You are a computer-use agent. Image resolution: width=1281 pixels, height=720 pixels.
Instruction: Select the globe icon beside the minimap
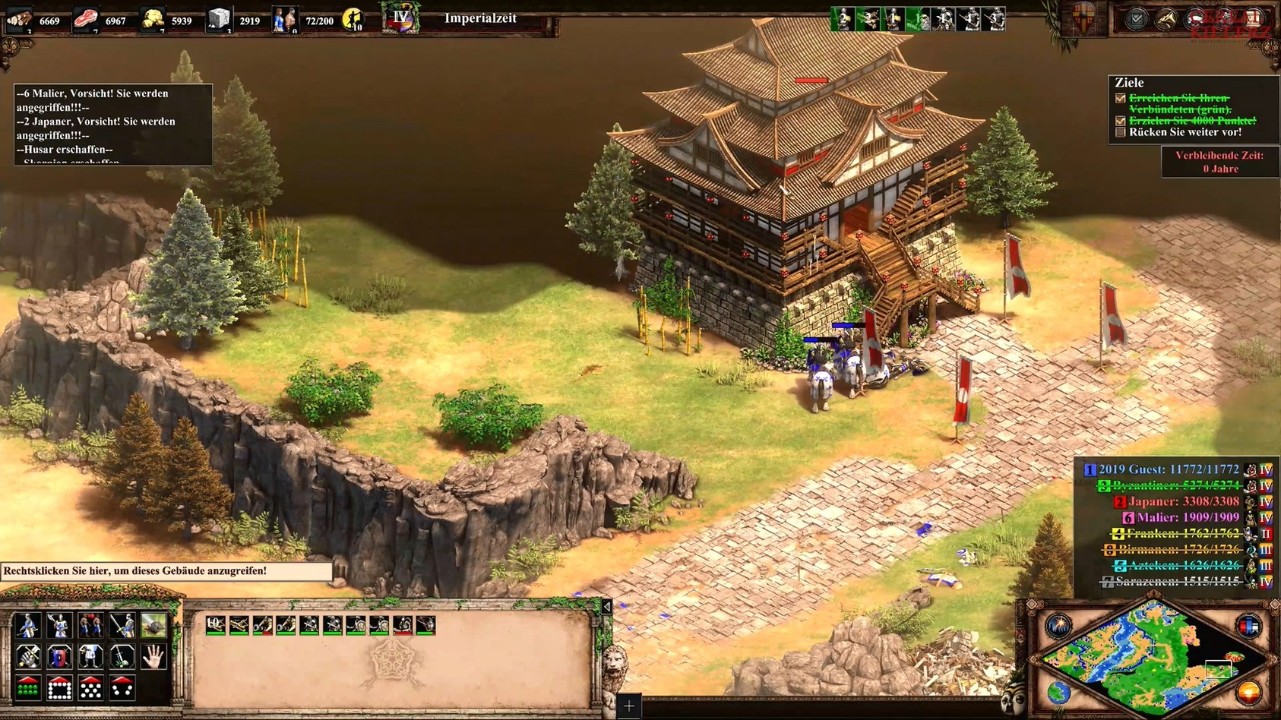pyautogui.click(x=1058, y=692)
